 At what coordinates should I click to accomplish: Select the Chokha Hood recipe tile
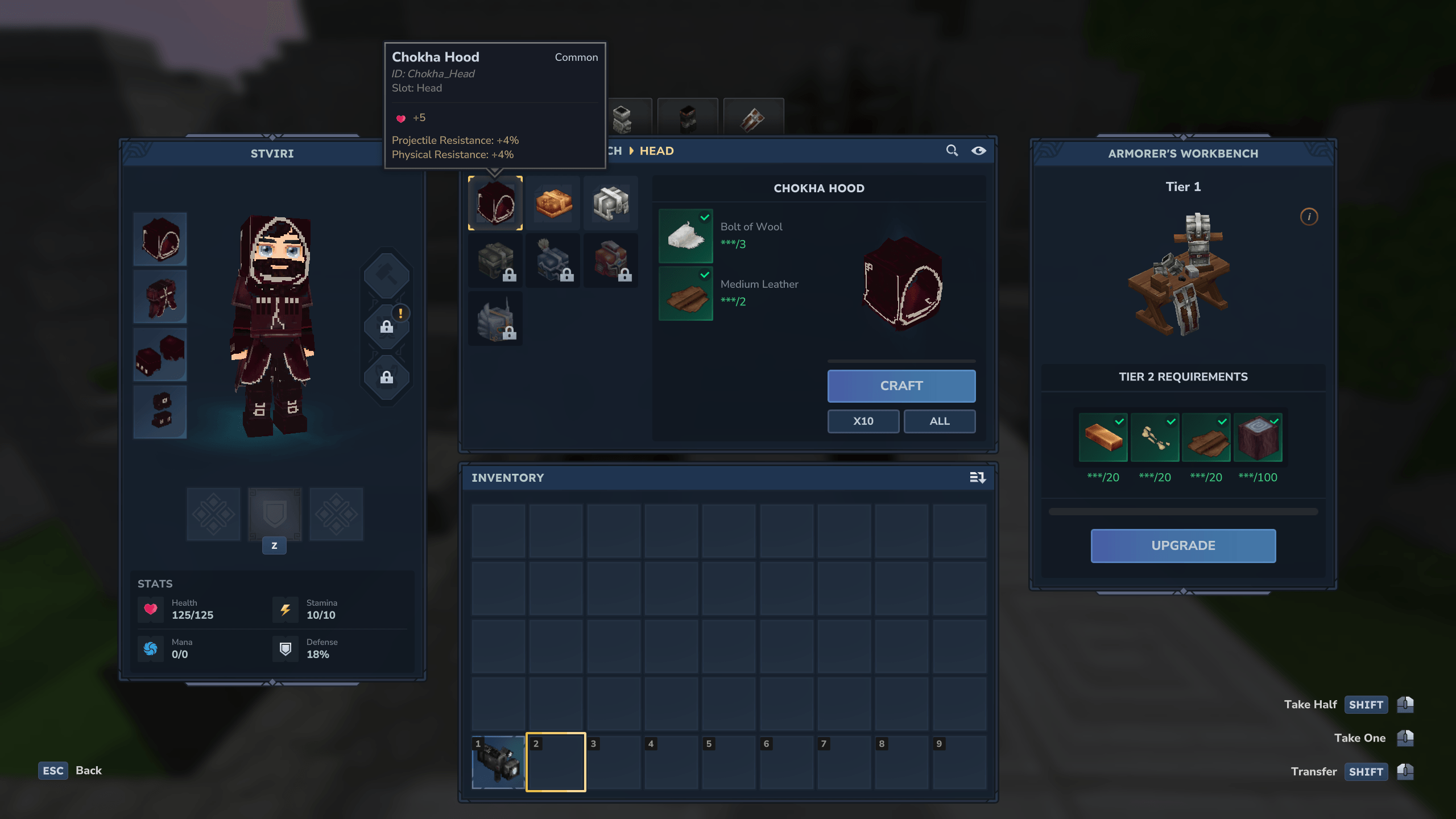click(495, 203)
